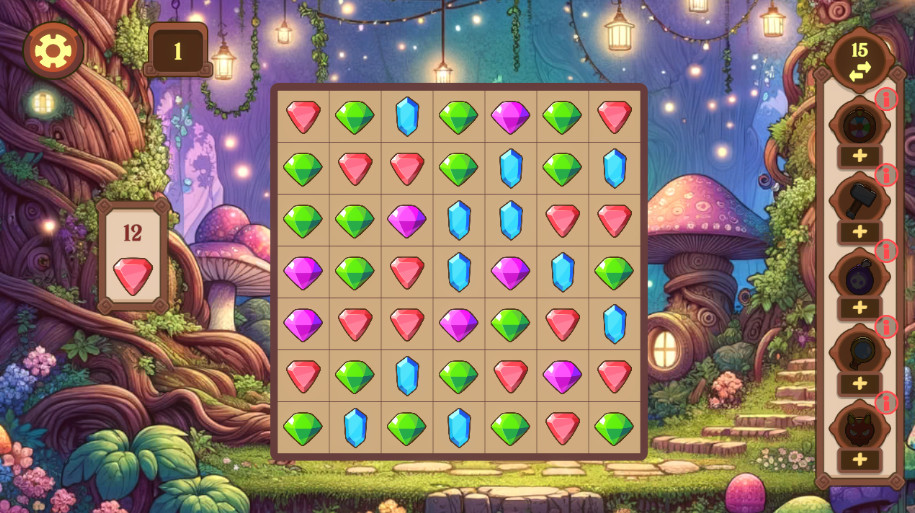Viewport: 915px width, 513px height.
Task: Select the color wheel booster
Action: pos(859,125)
